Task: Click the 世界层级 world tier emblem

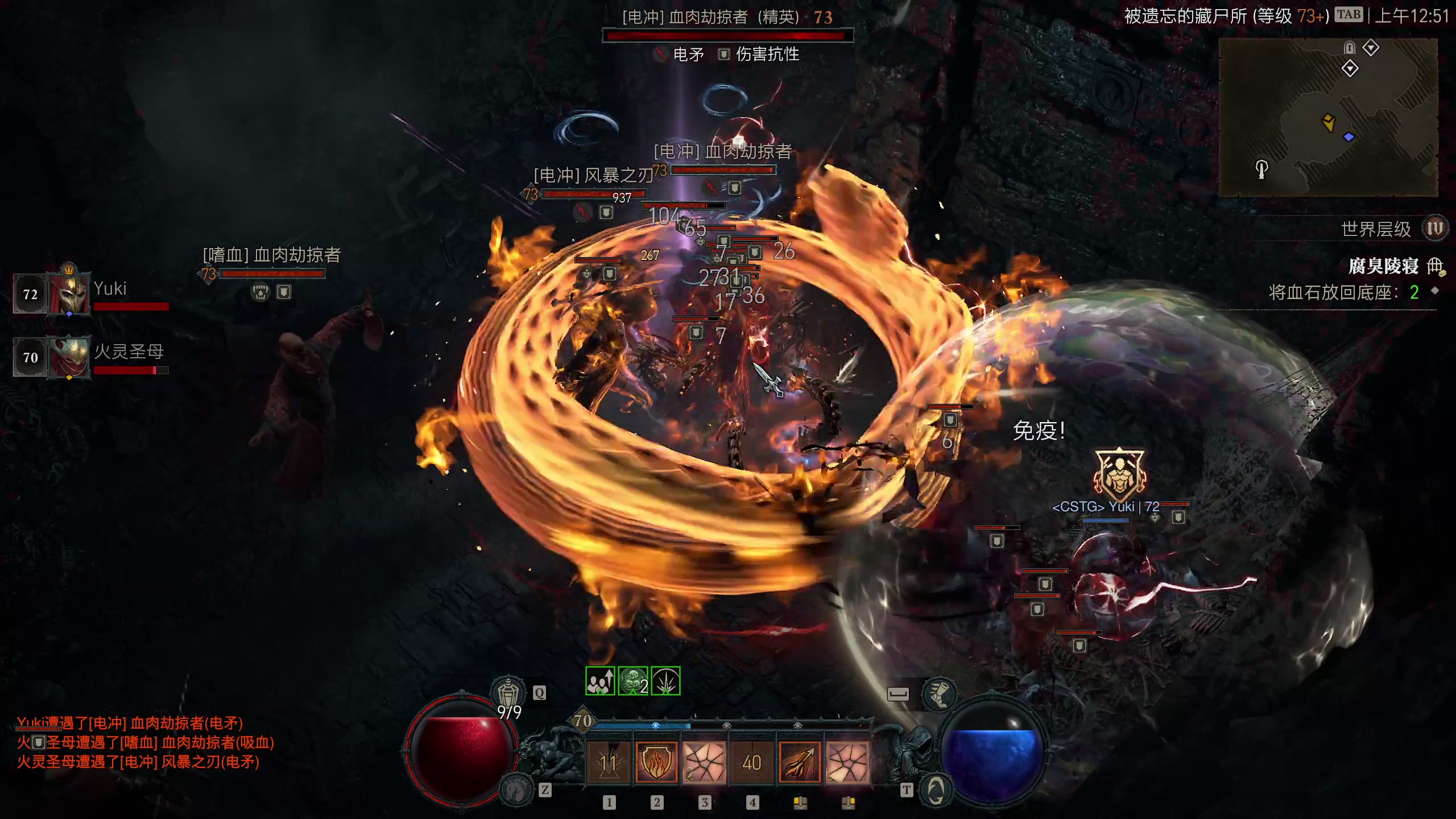Action: 1434,229
